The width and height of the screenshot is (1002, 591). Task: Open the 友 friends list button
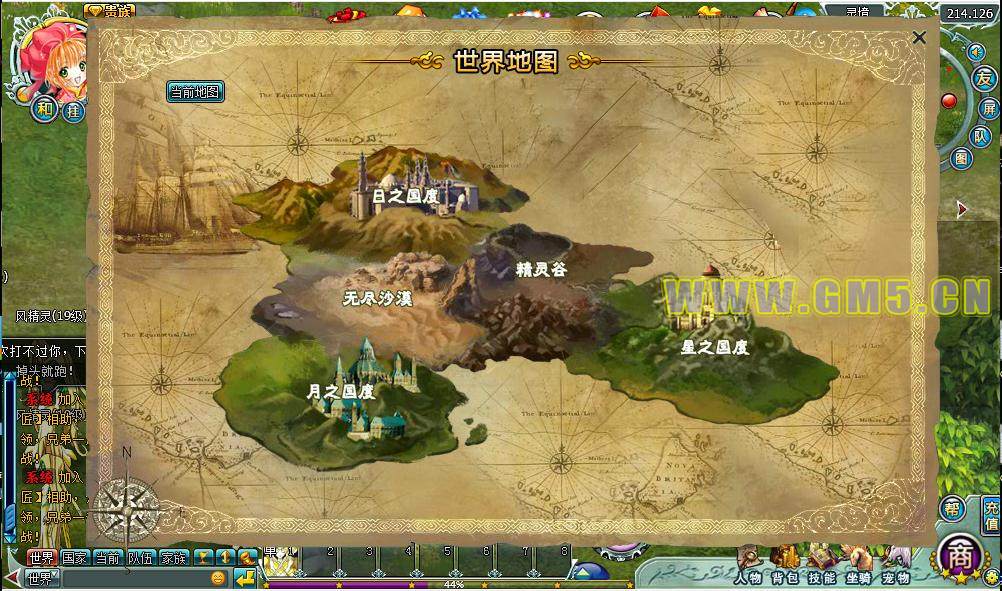click(x=985, y=78)
